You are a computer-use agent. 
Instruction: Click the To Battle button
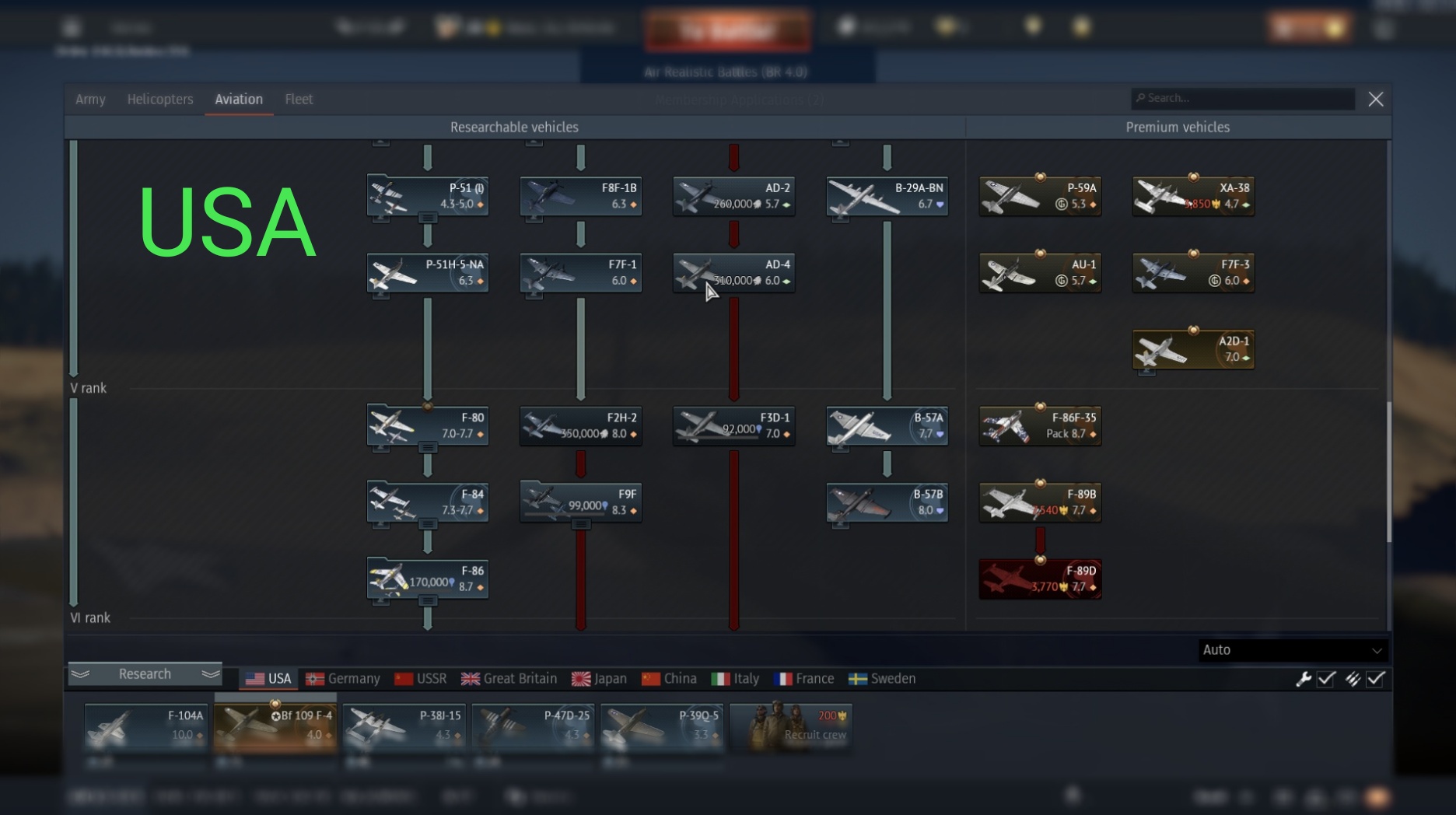728,29
